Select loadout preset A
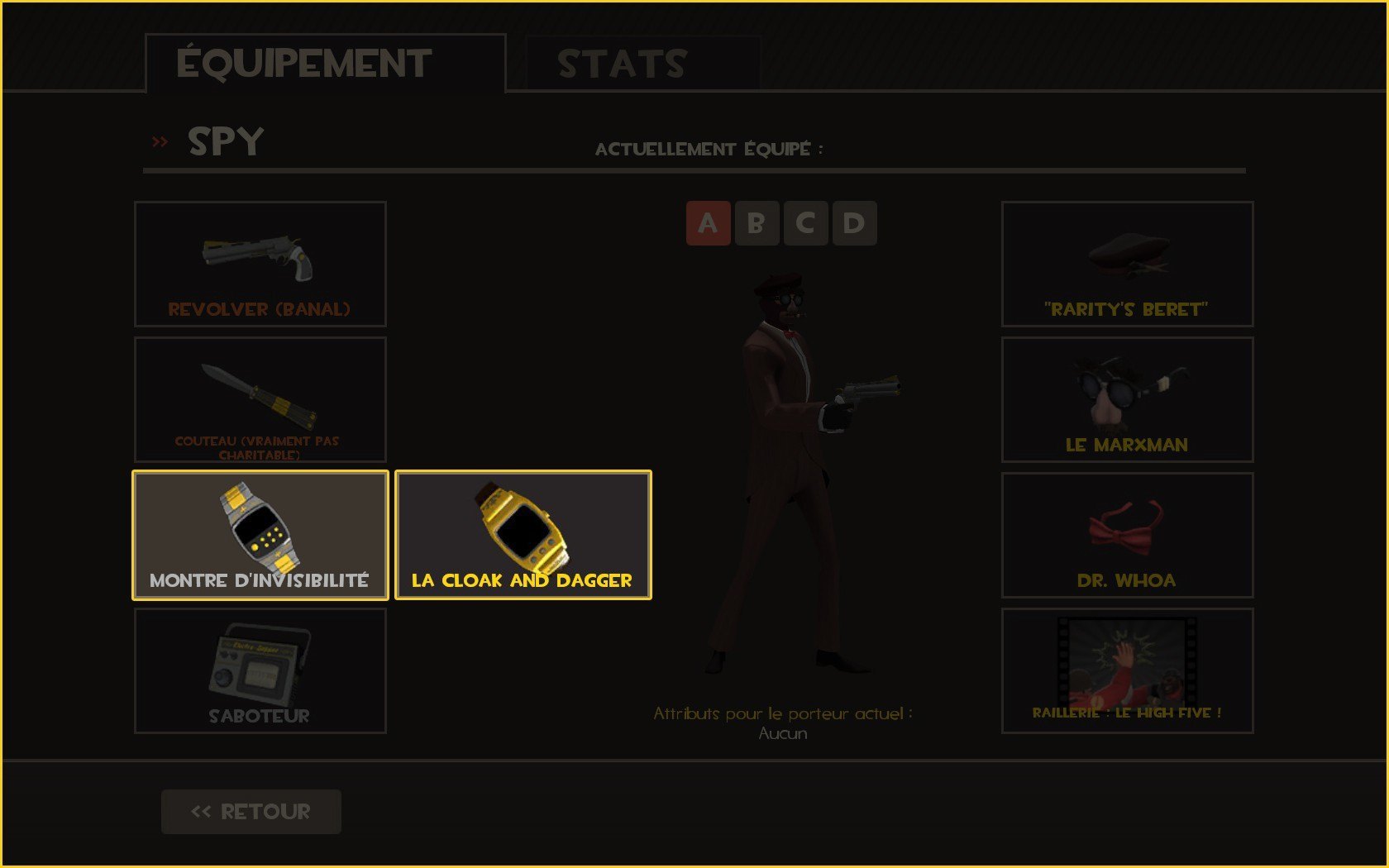This screenshot has height=868, width=1389. point(708,223)
